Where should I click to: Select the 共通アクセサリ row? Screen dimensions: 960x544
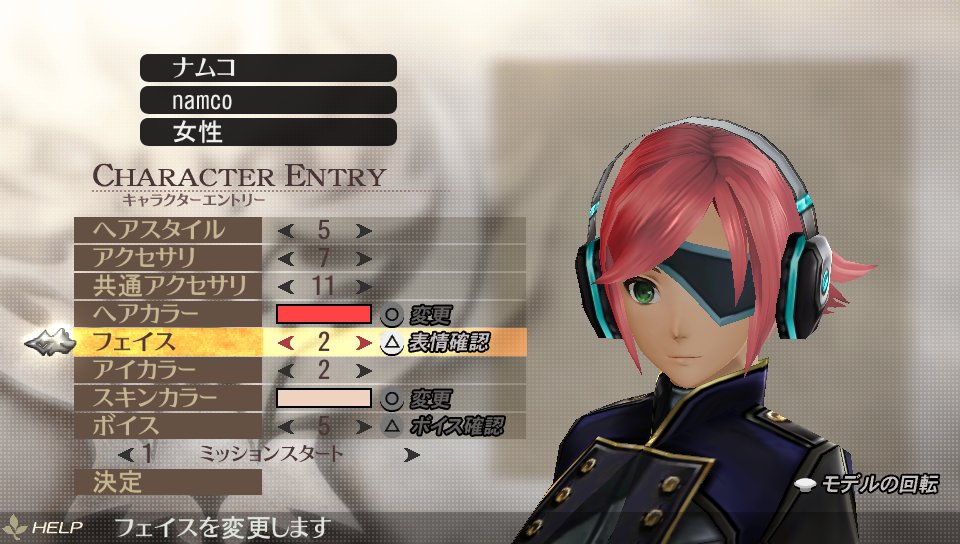(x=168, y=286)
